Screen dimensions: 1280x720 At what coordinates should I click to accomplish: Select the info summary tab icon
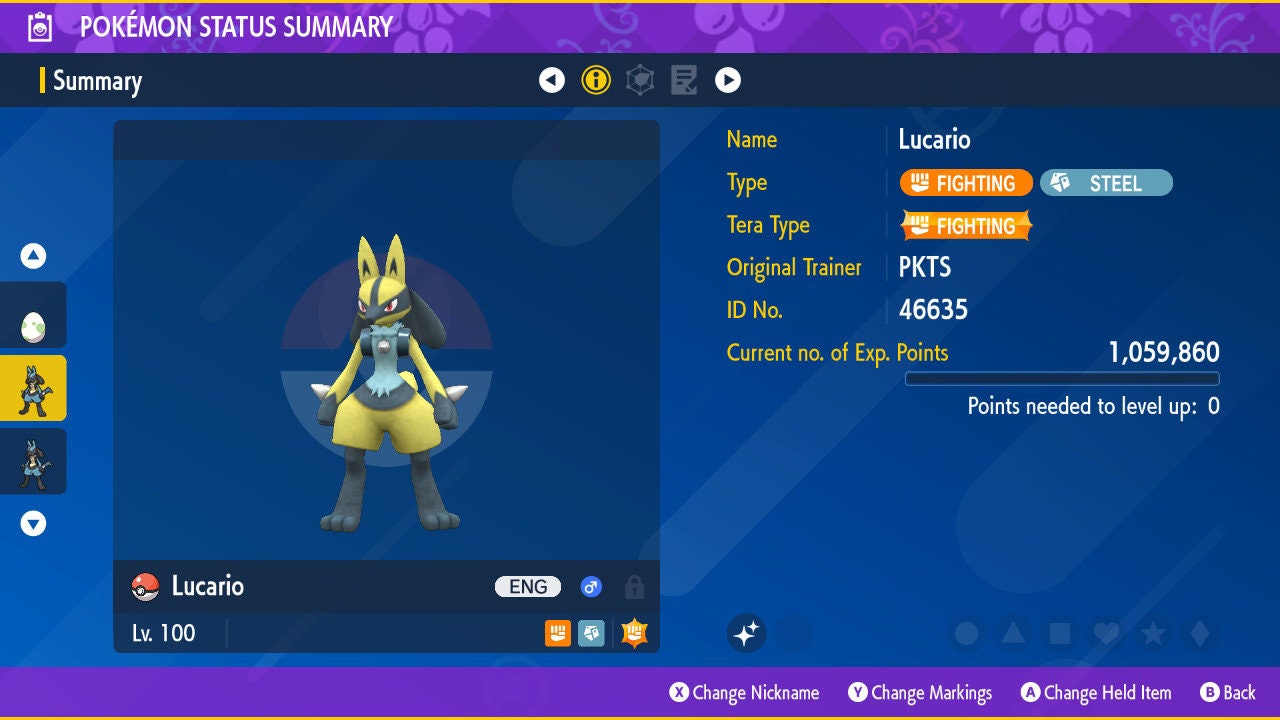pos(596,80)
